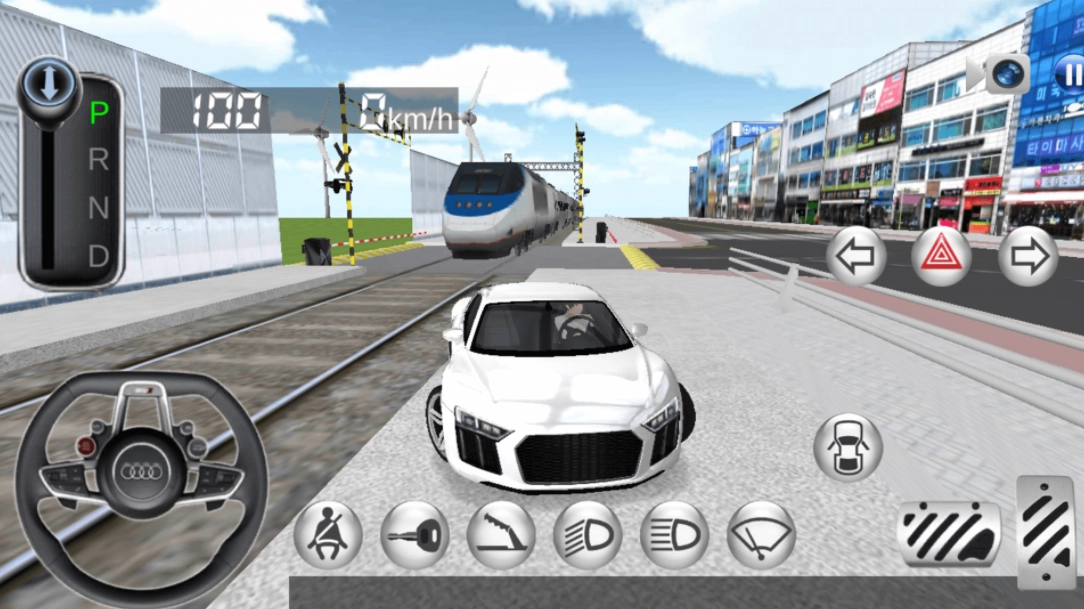
Task: Pause the game with the pause button
Action: pos(1069,74)
